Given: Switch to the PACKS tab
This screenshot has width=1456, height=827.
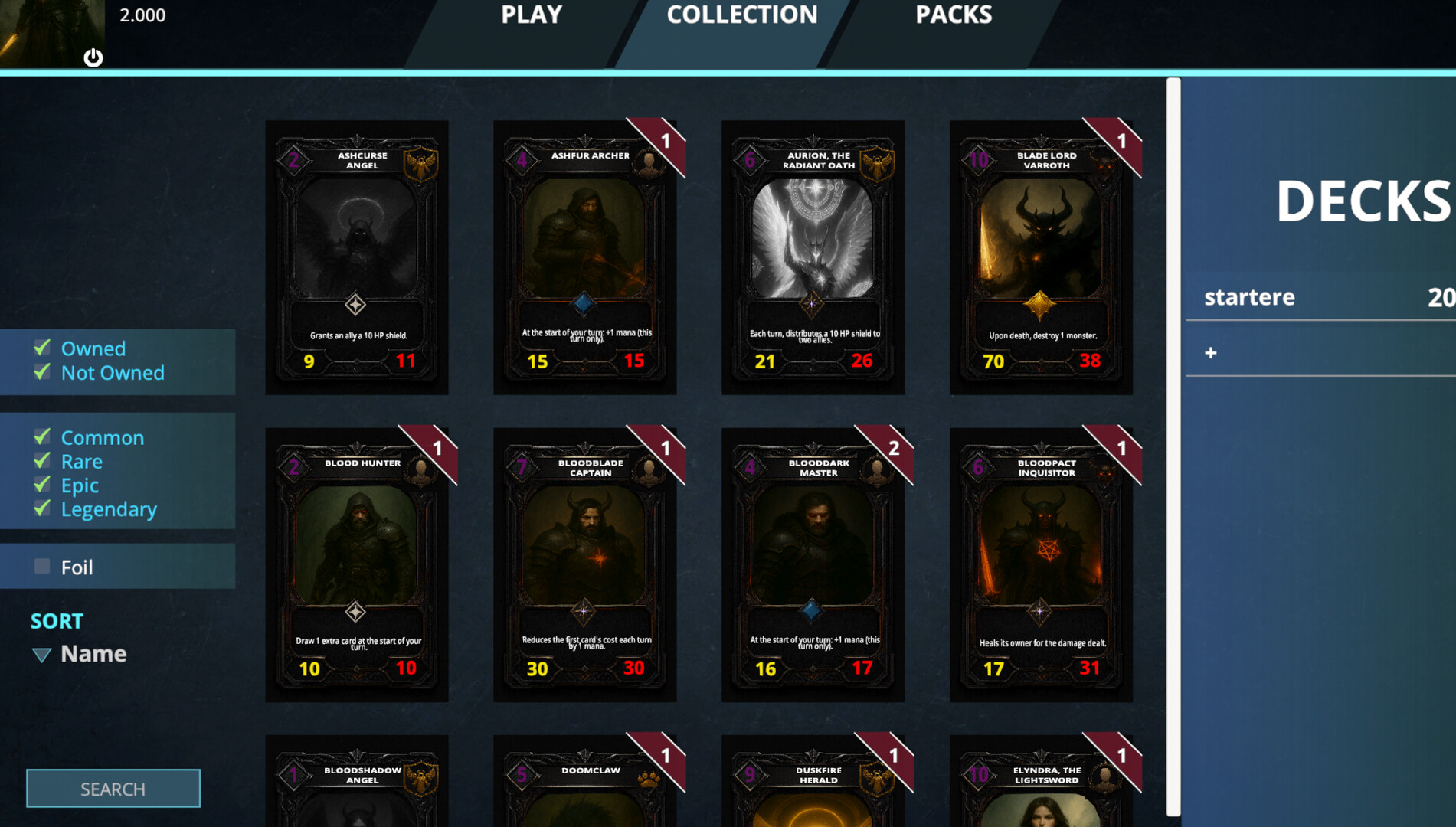Looking at the screenshot, I should [953, 15].
